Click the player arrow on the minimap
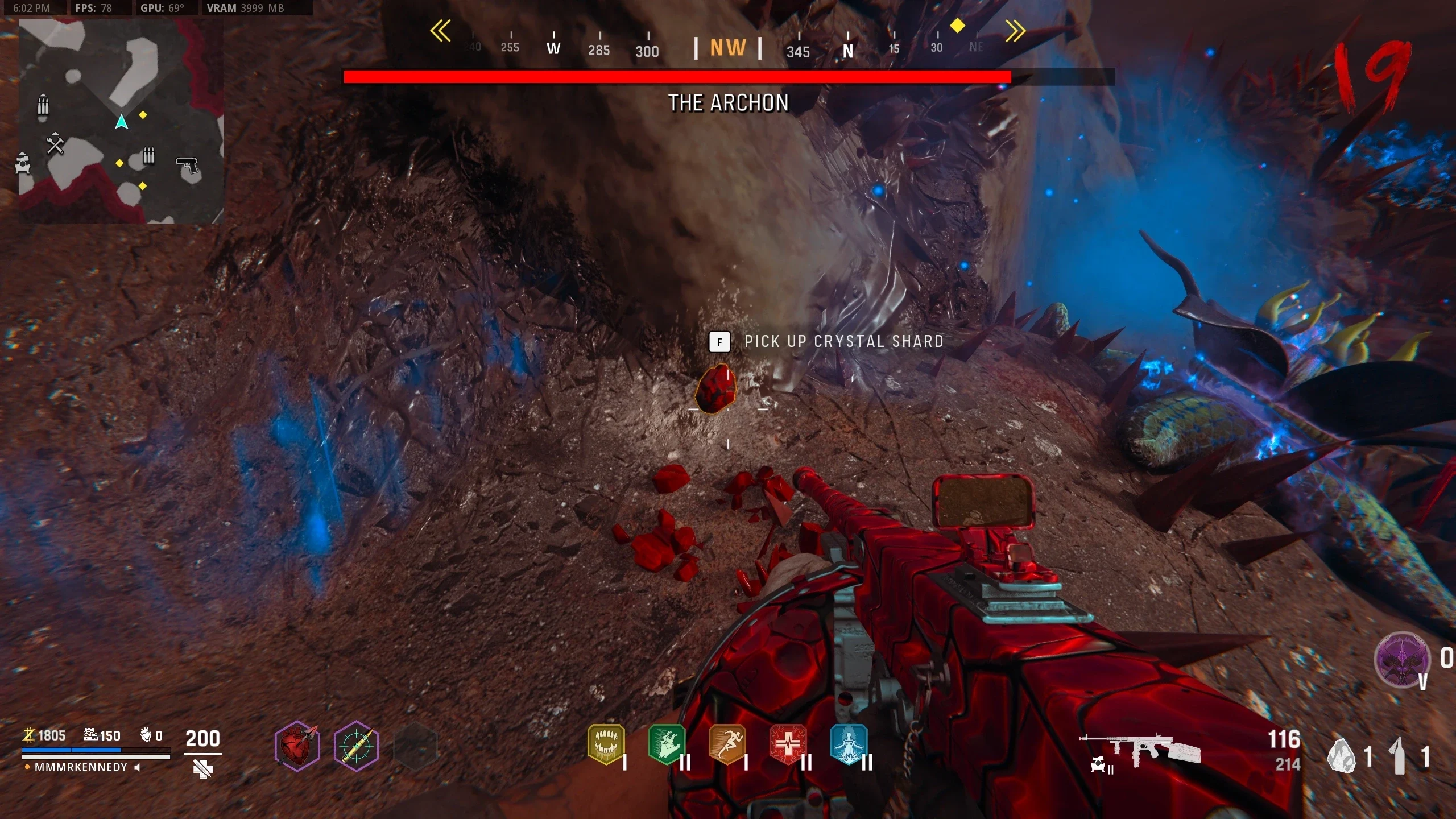1456x819 pixels. [x=121, y=121]
